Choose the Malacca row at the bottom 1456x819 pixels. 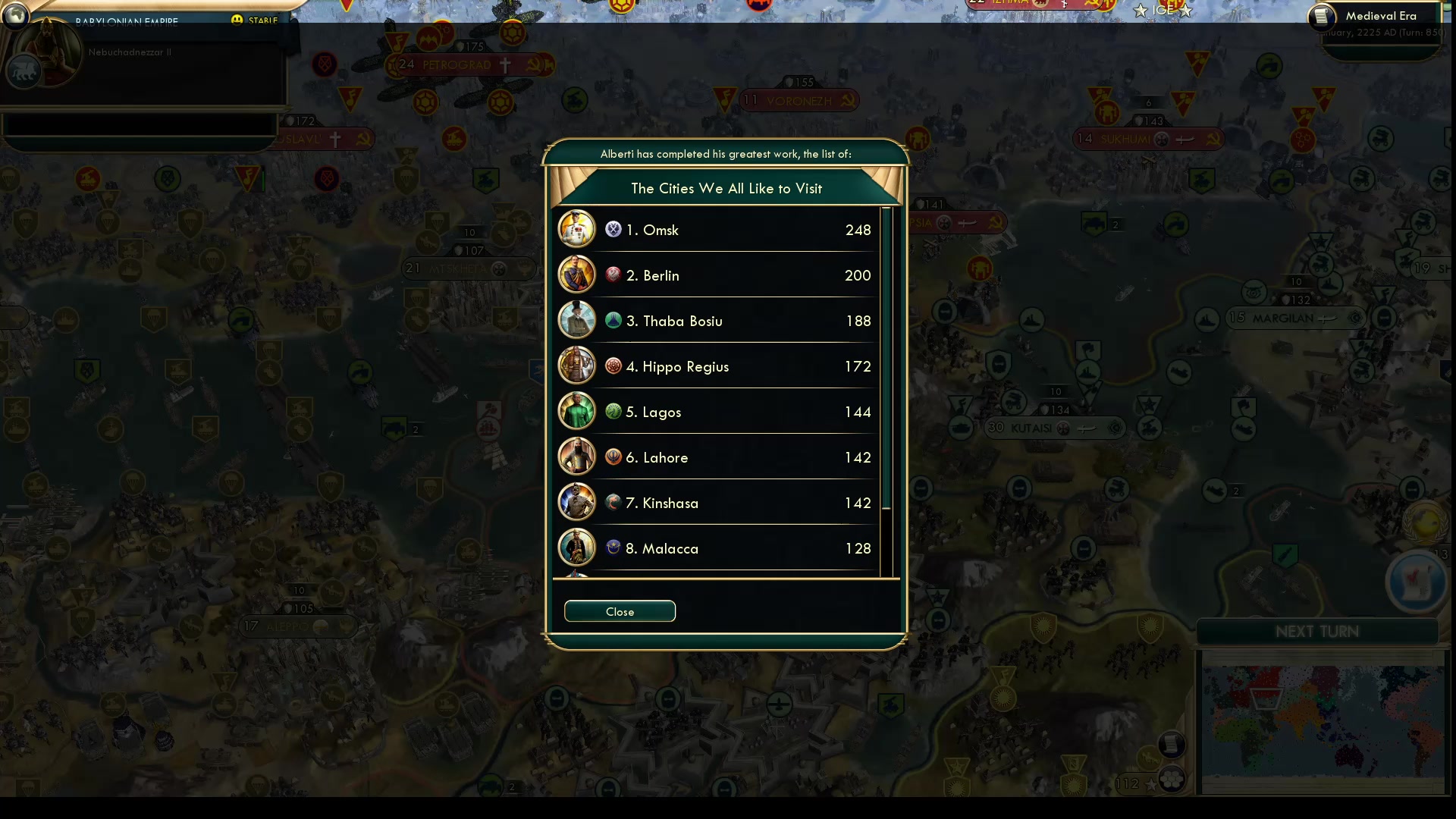pyautogui.click(x=717, y=548)
